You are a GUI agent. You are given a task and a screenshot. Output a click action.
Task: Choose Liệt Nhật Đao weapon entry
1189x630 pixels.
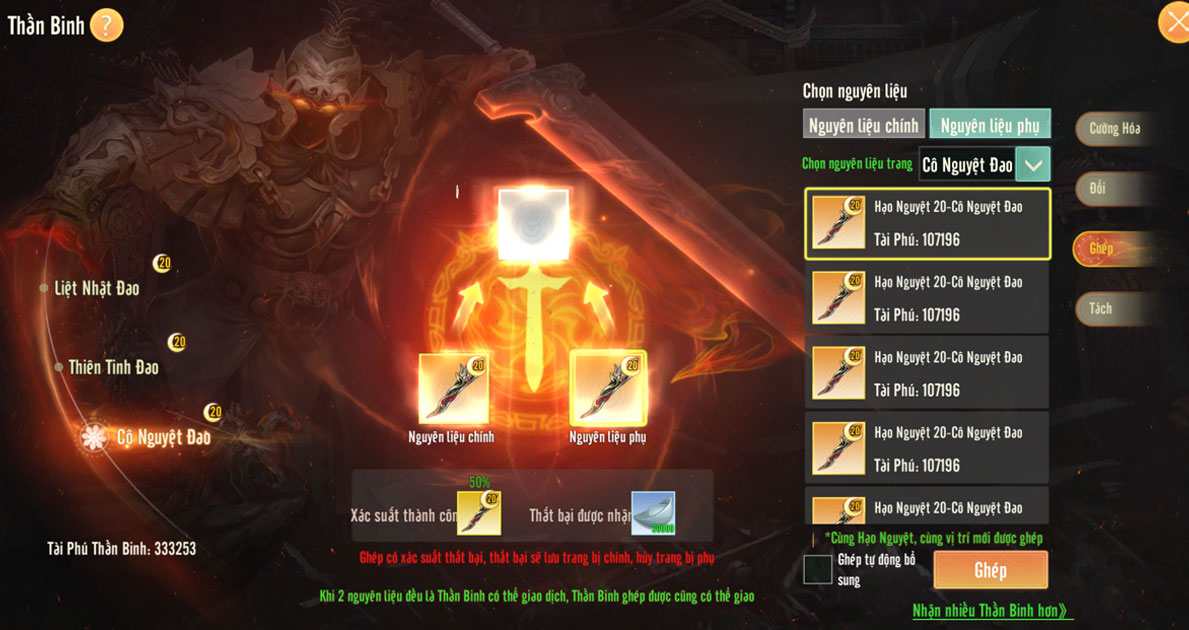97,288
